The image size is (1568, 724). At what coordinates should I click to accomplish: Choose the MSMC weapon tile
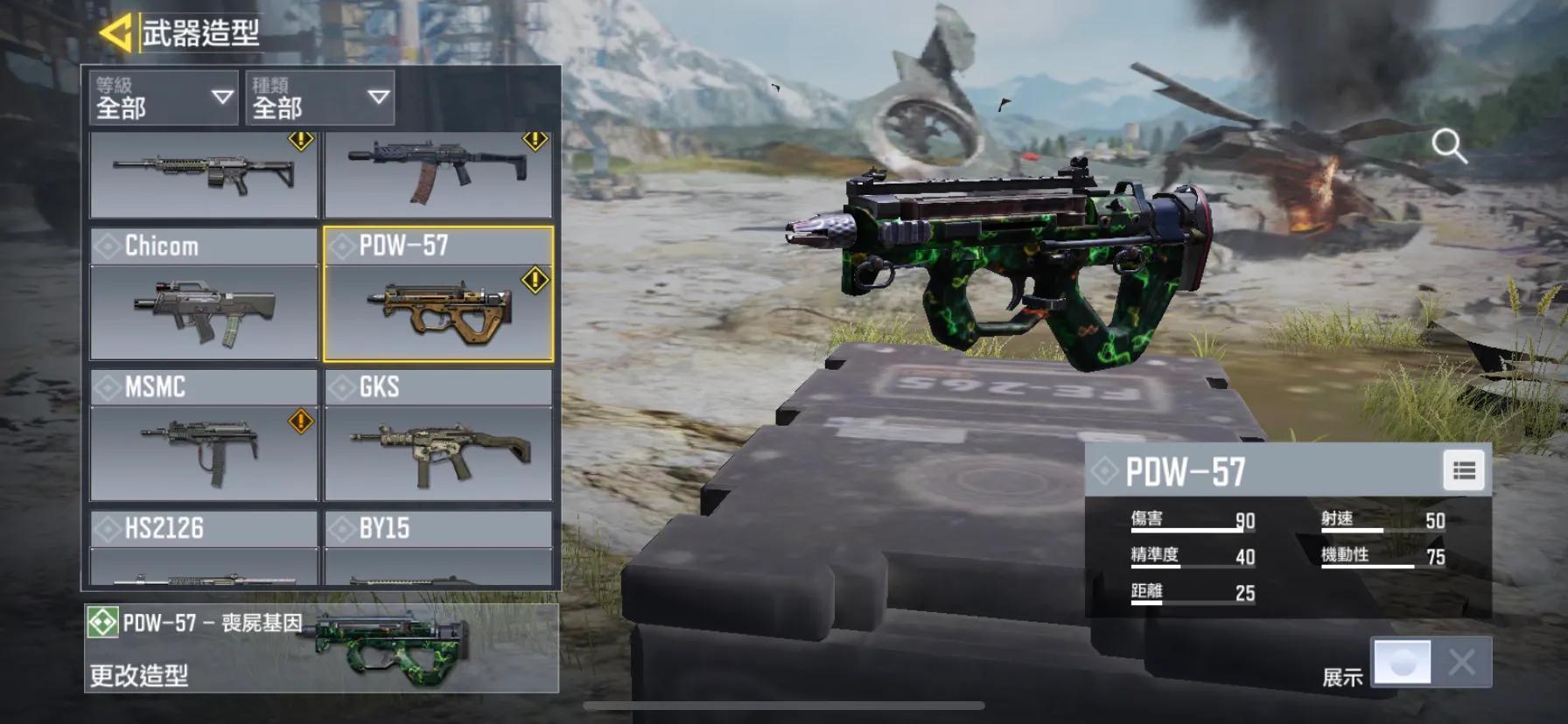tap(204, 435)
